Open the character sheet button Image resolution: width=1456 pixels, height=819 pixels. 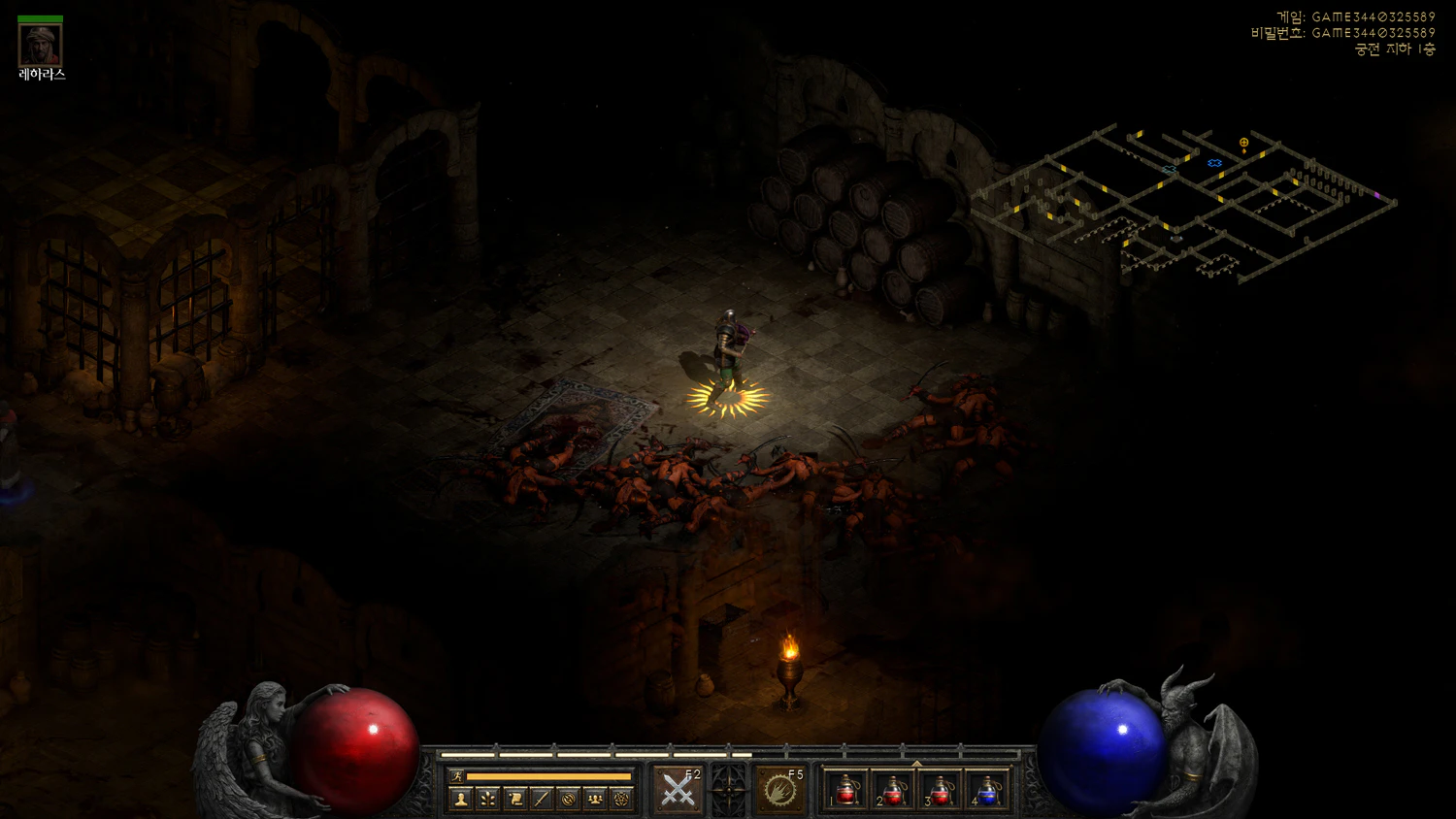(x=461, y=799)
